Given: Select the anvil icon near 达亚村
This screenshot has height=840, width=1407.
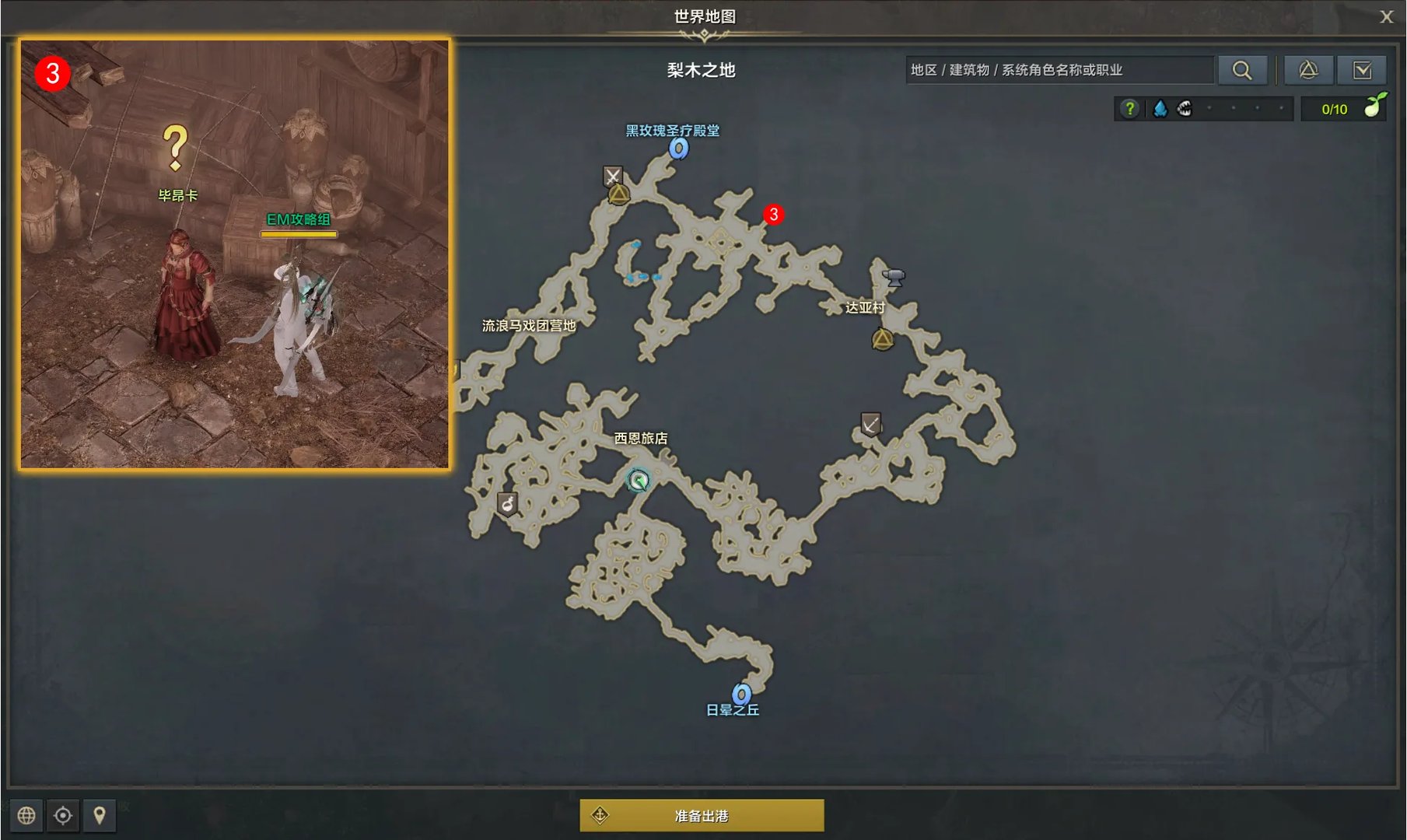Looking at the screenshot, I should click(893, 277).
